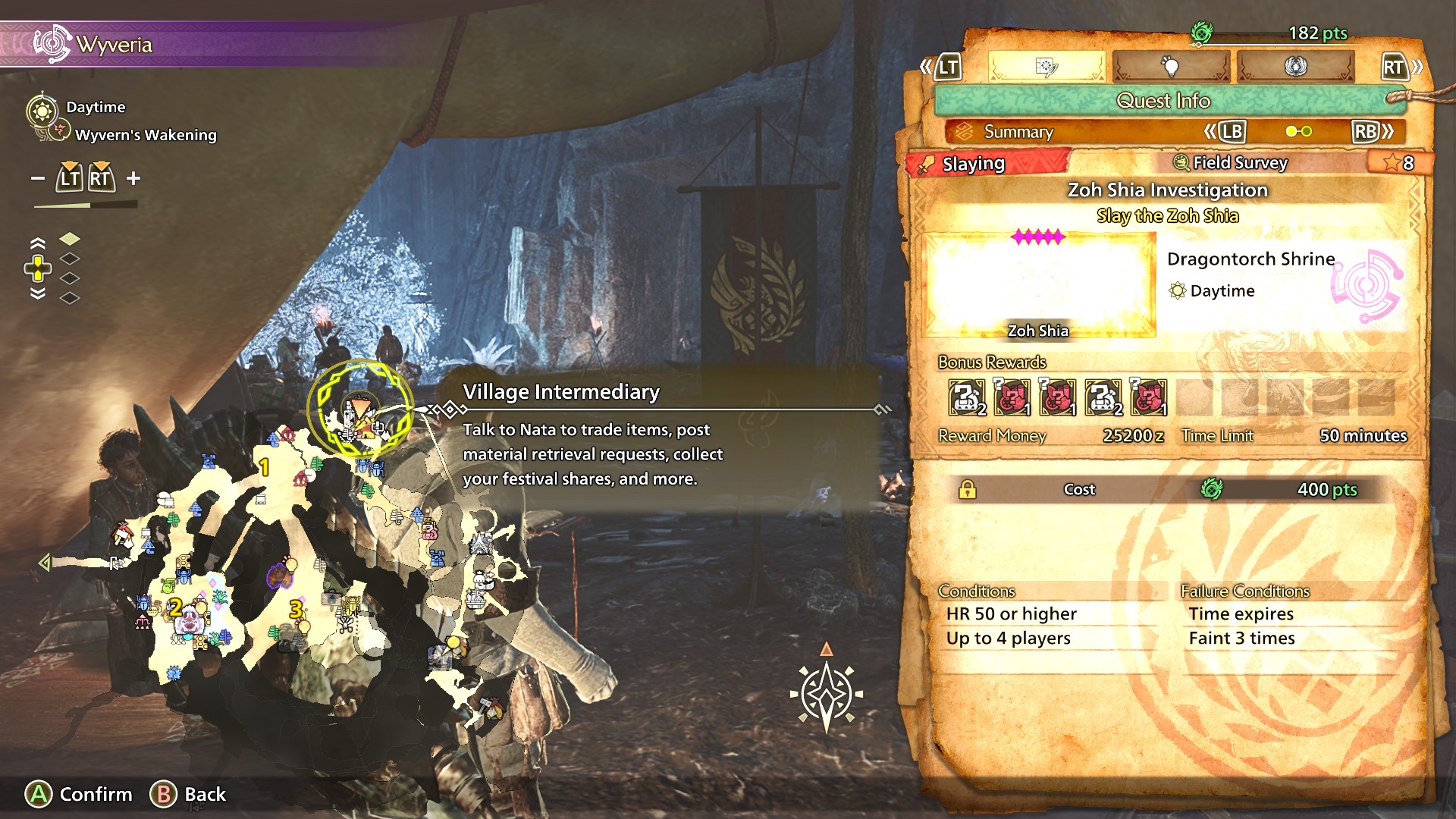This screenshot has width=1456, height=819.
Task: Click the highlighted Village Intermediary map marker
Action: pos(362,416)
